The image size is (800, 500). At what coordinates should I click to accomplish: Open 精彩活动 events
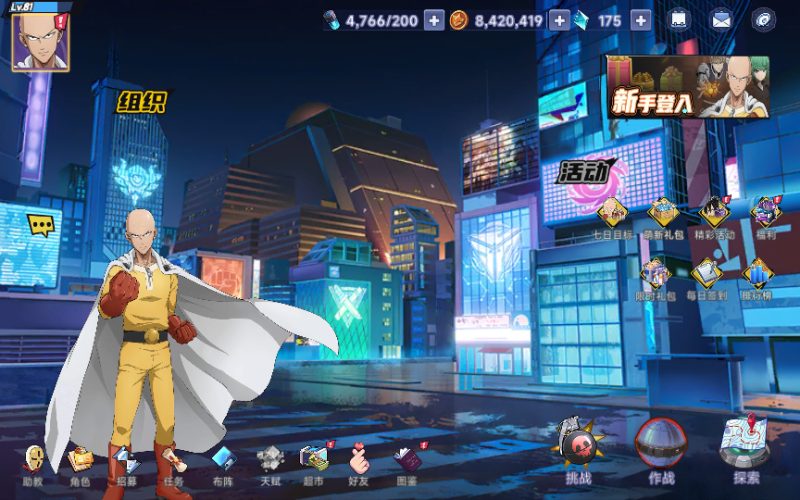click(714, 214)
